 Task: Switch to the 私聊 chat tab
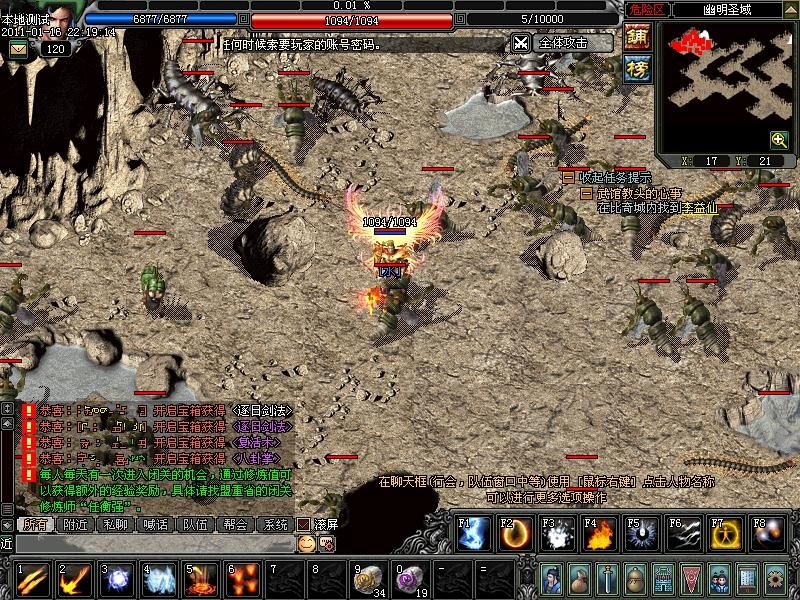tap(116, 524)
